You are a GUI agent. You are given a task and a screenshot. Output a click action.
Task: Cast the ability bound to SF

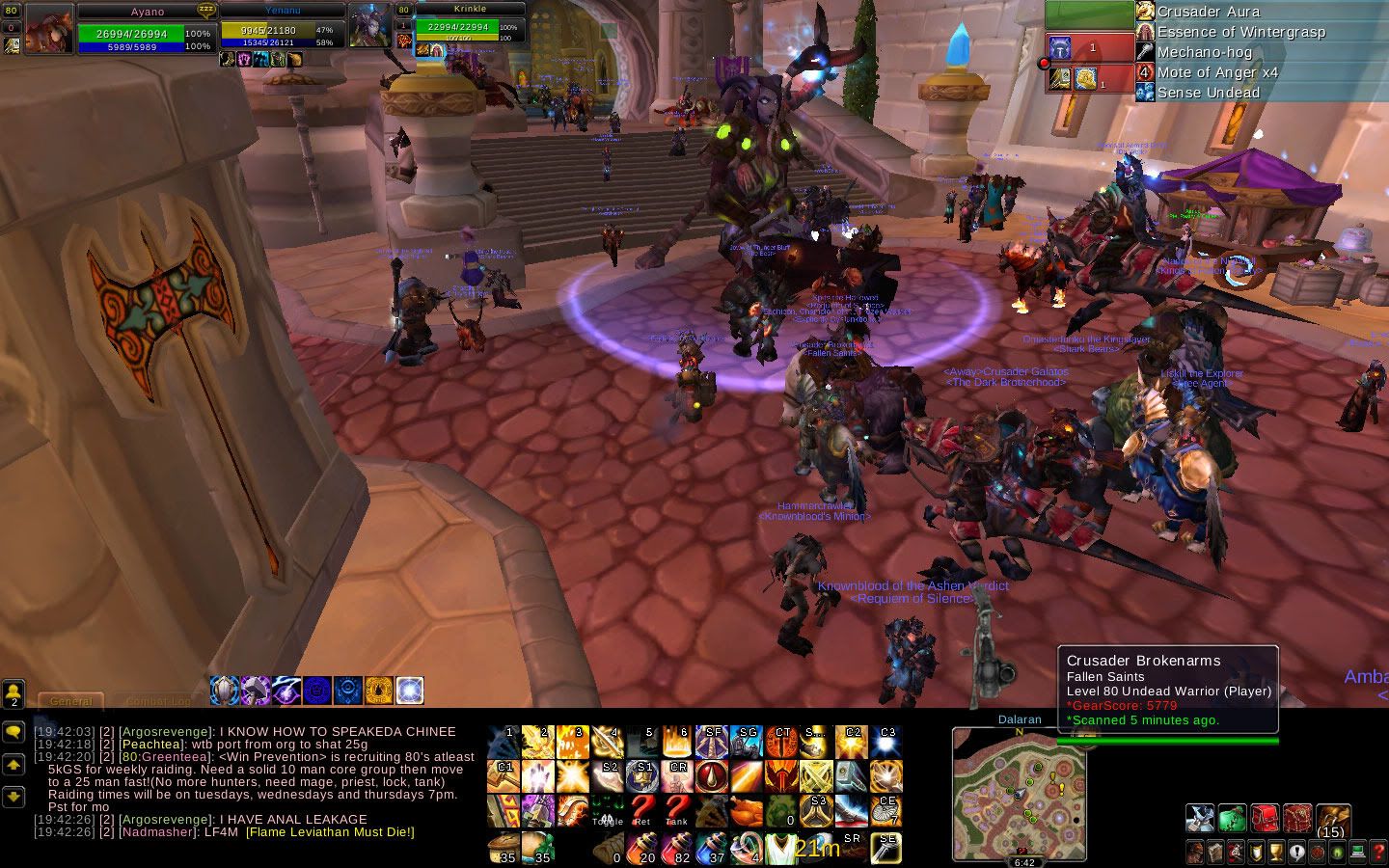[x=711, y=742]
